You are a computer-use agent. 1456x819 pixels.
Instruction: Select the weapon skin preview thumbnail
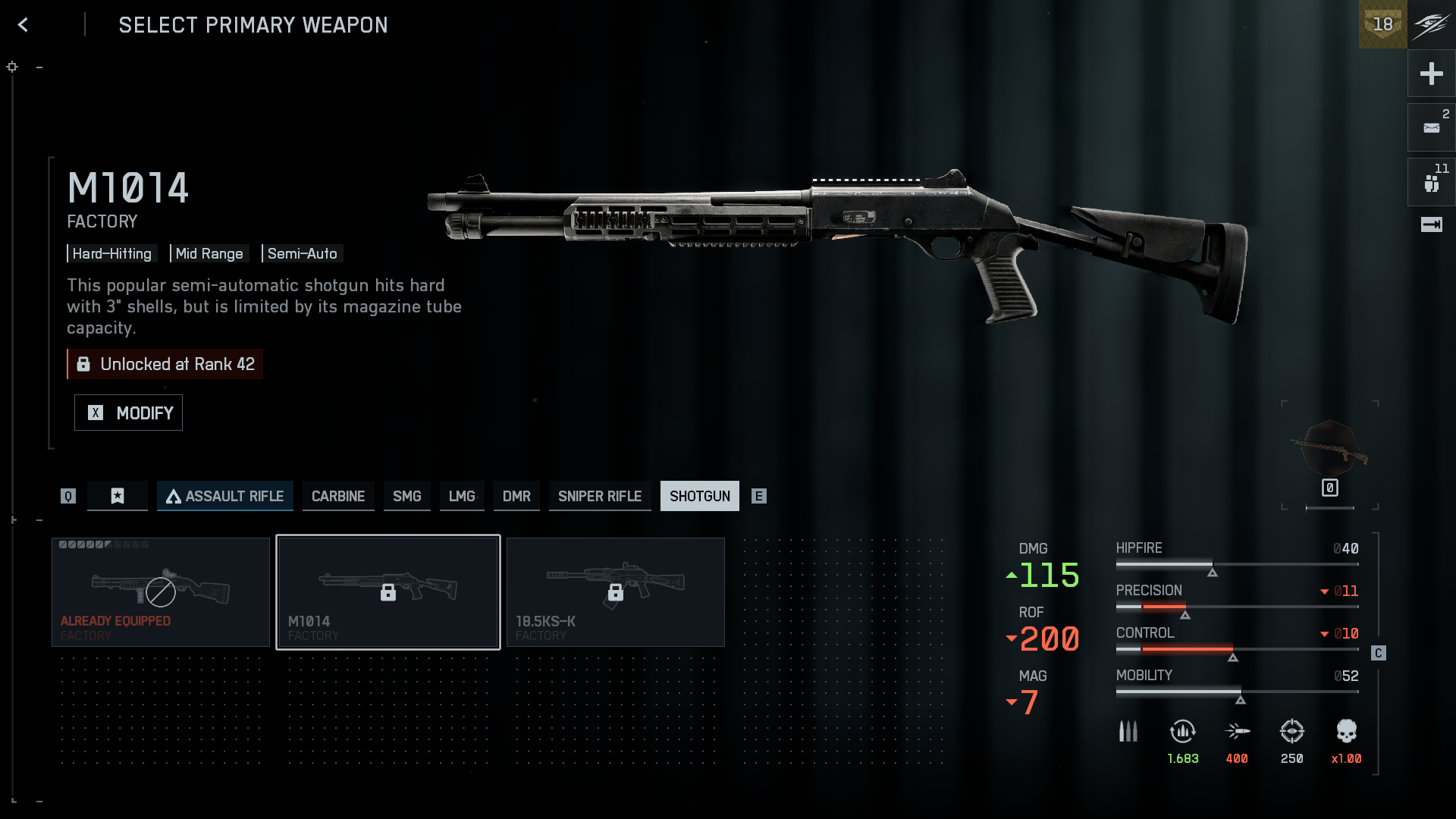click(1330, 452)
